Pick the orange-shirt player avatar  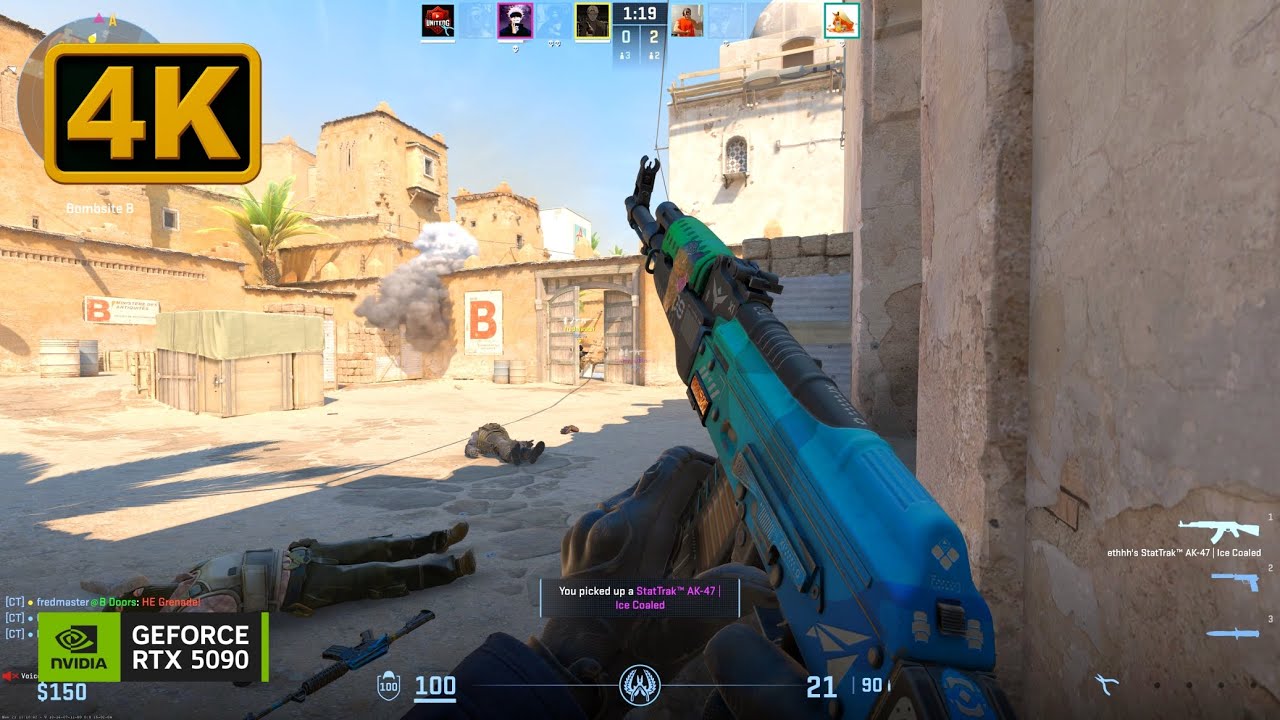pos(685,21)
